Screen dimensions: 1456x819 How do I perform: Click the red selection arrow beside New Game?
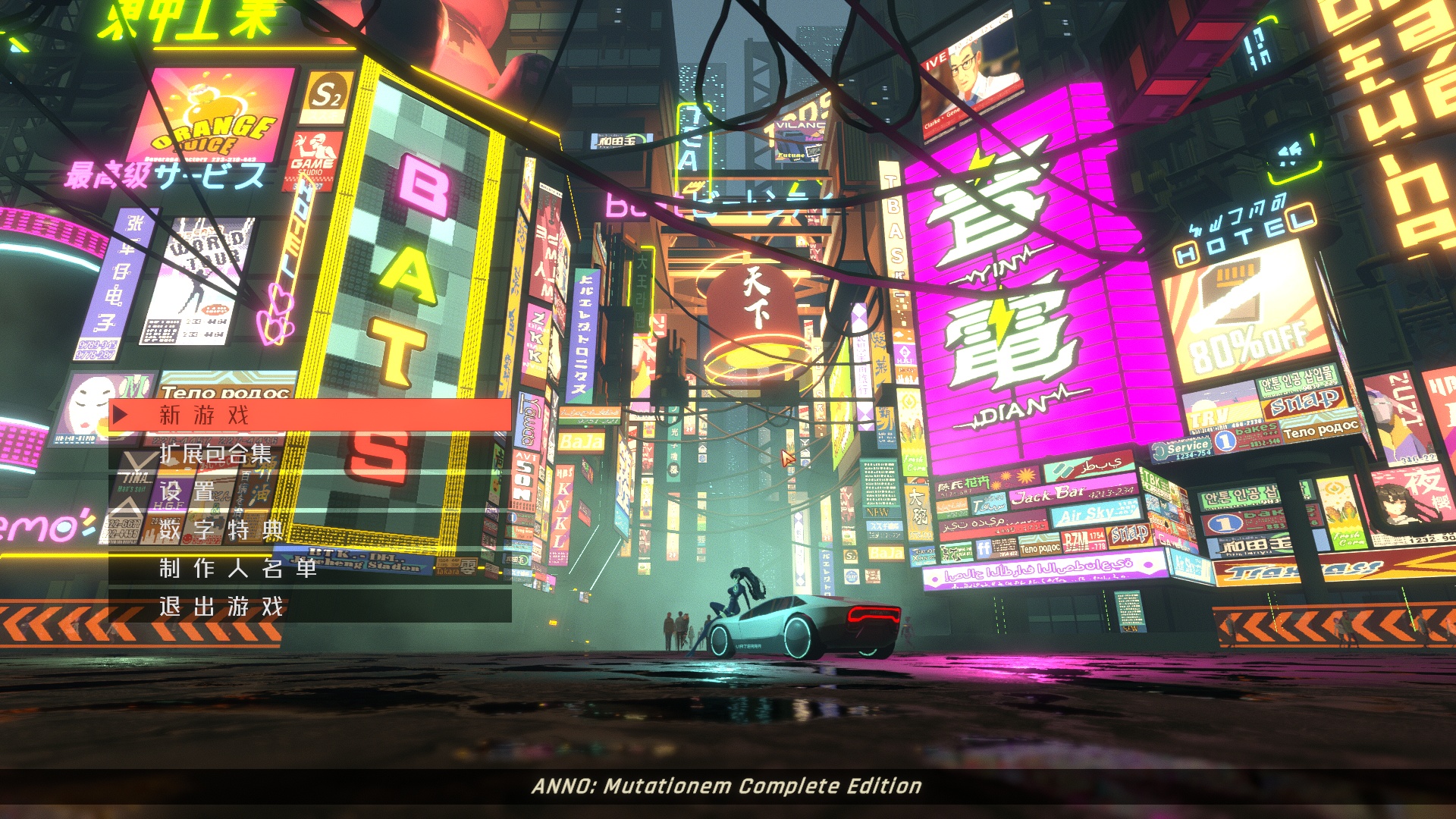(121, 414)
